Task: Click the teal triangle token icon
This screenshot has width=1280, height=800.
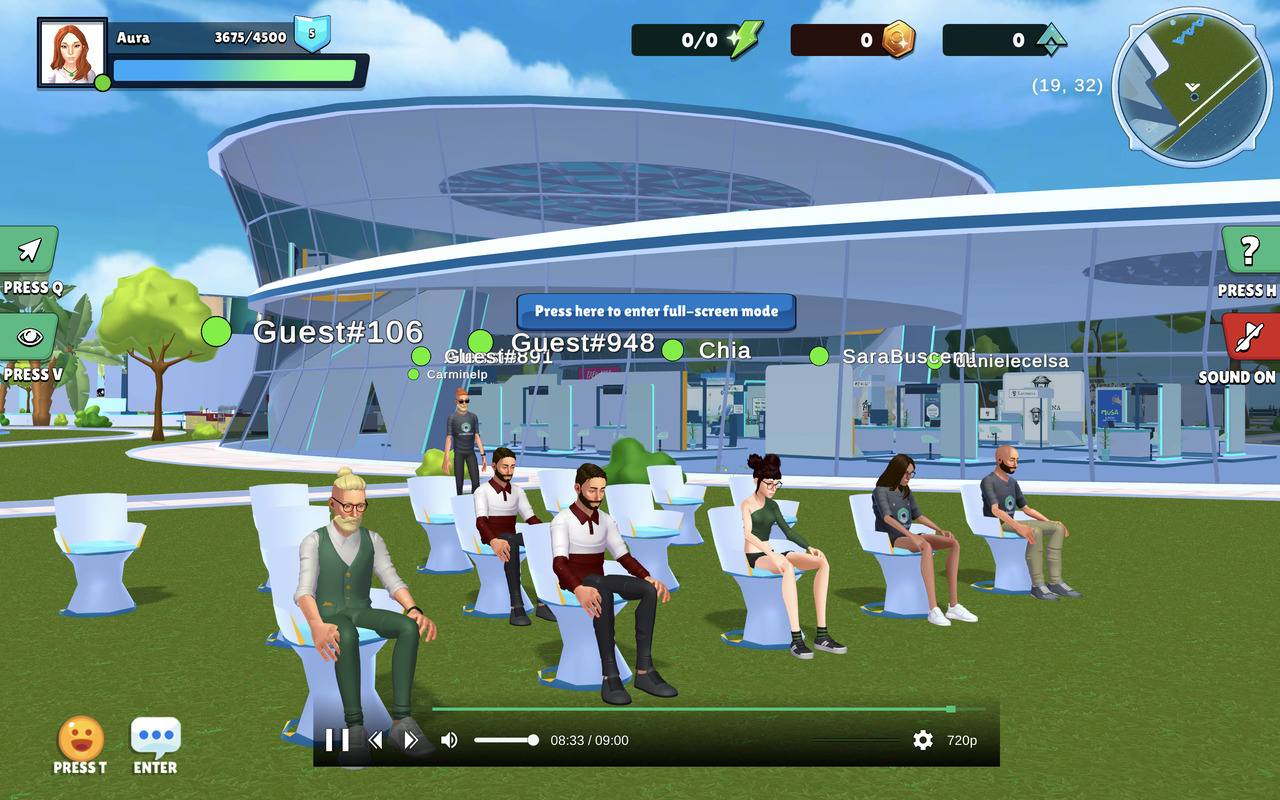Action: (x=1051, y=40)
